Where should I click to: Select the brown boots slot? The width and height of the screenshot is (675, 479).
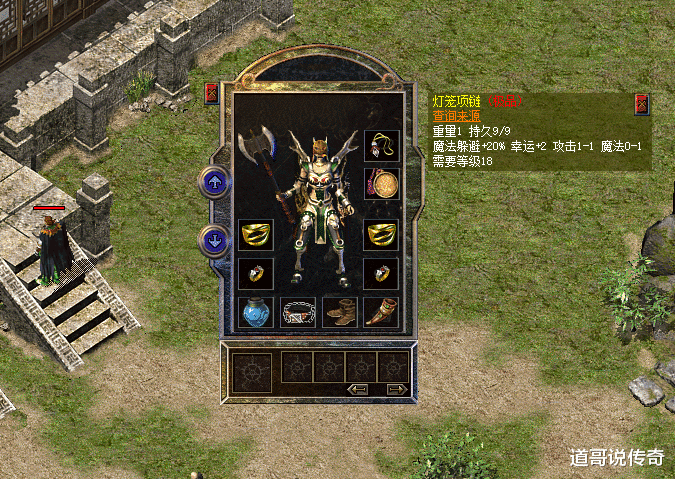coord(339,312)
